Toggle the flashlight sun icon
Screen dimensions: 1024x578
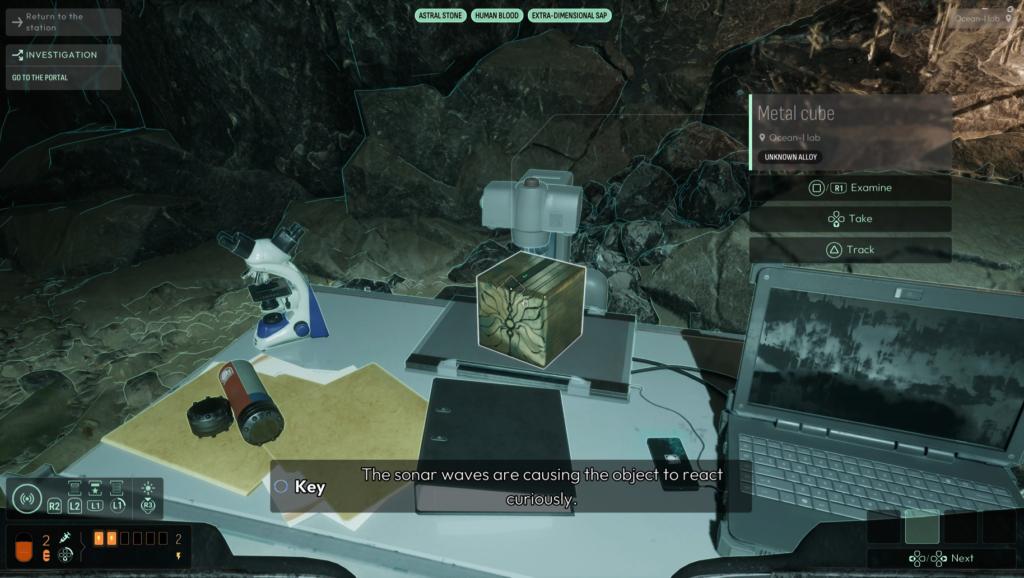pos(148,489)
